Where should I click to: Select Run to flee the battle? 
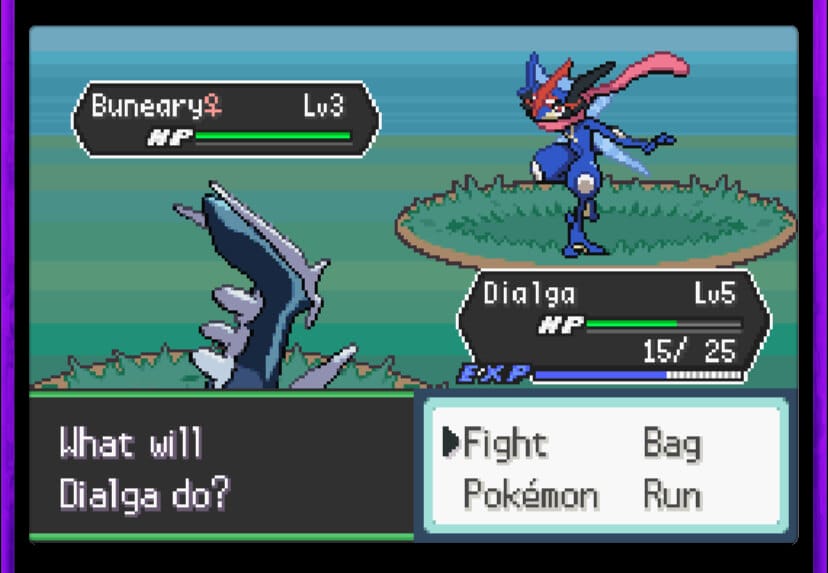pyautogui.click(x=671, y=495)
